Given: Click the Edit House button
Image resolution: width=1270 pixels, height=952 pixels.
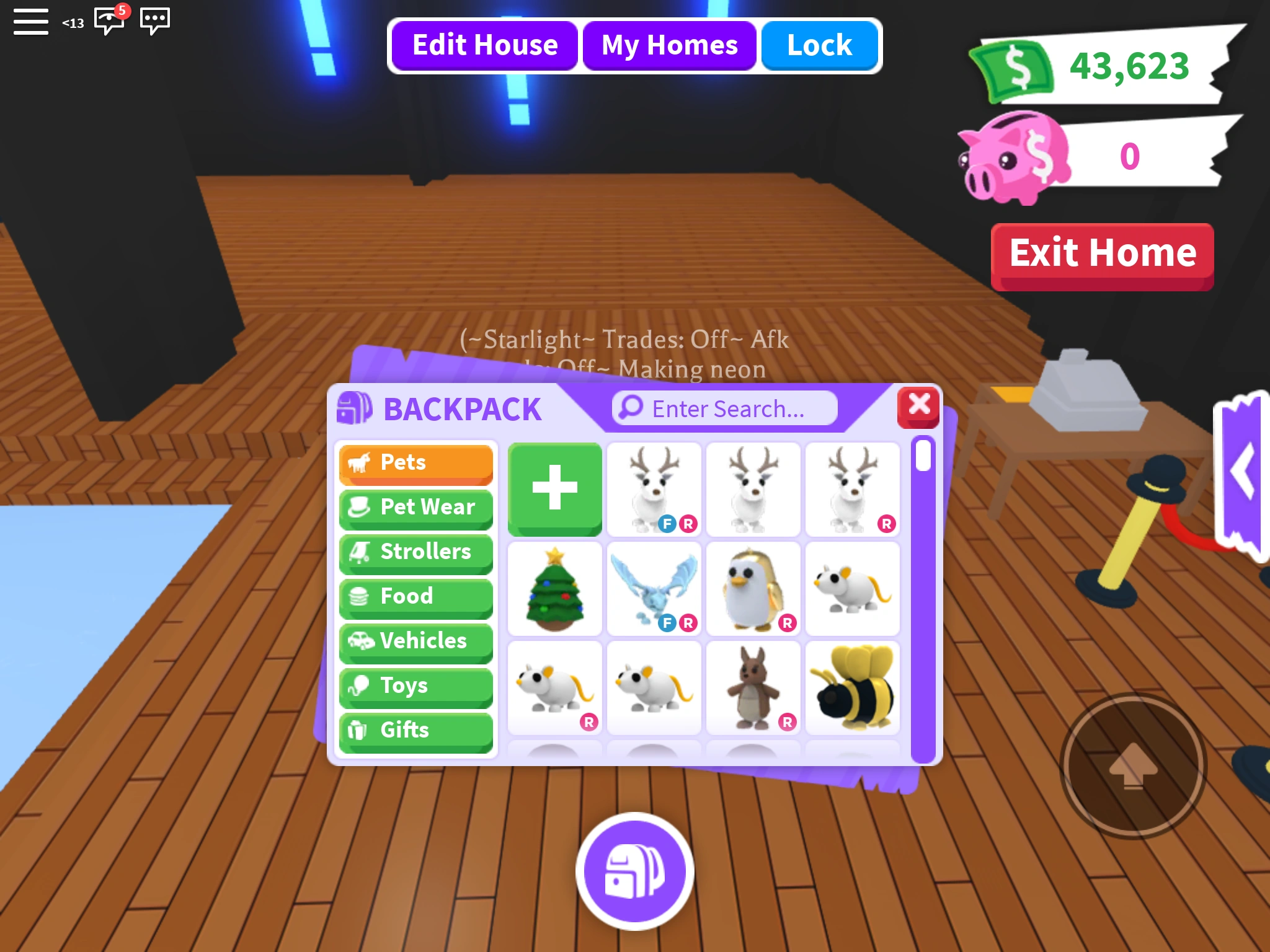Looking at the screenshot, I should [485, 44].
